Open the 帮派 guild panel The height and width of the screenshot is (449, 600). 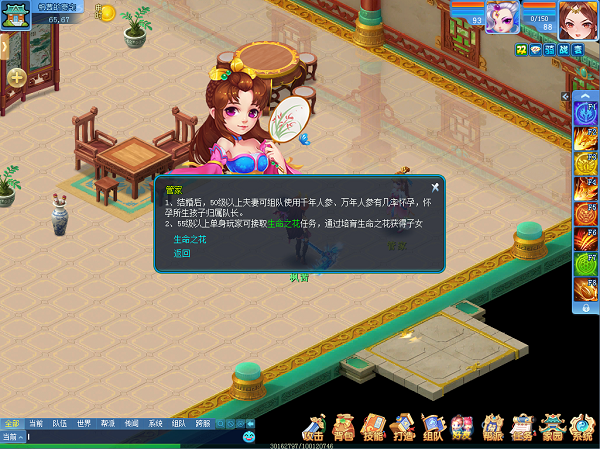tap(492, 427)
